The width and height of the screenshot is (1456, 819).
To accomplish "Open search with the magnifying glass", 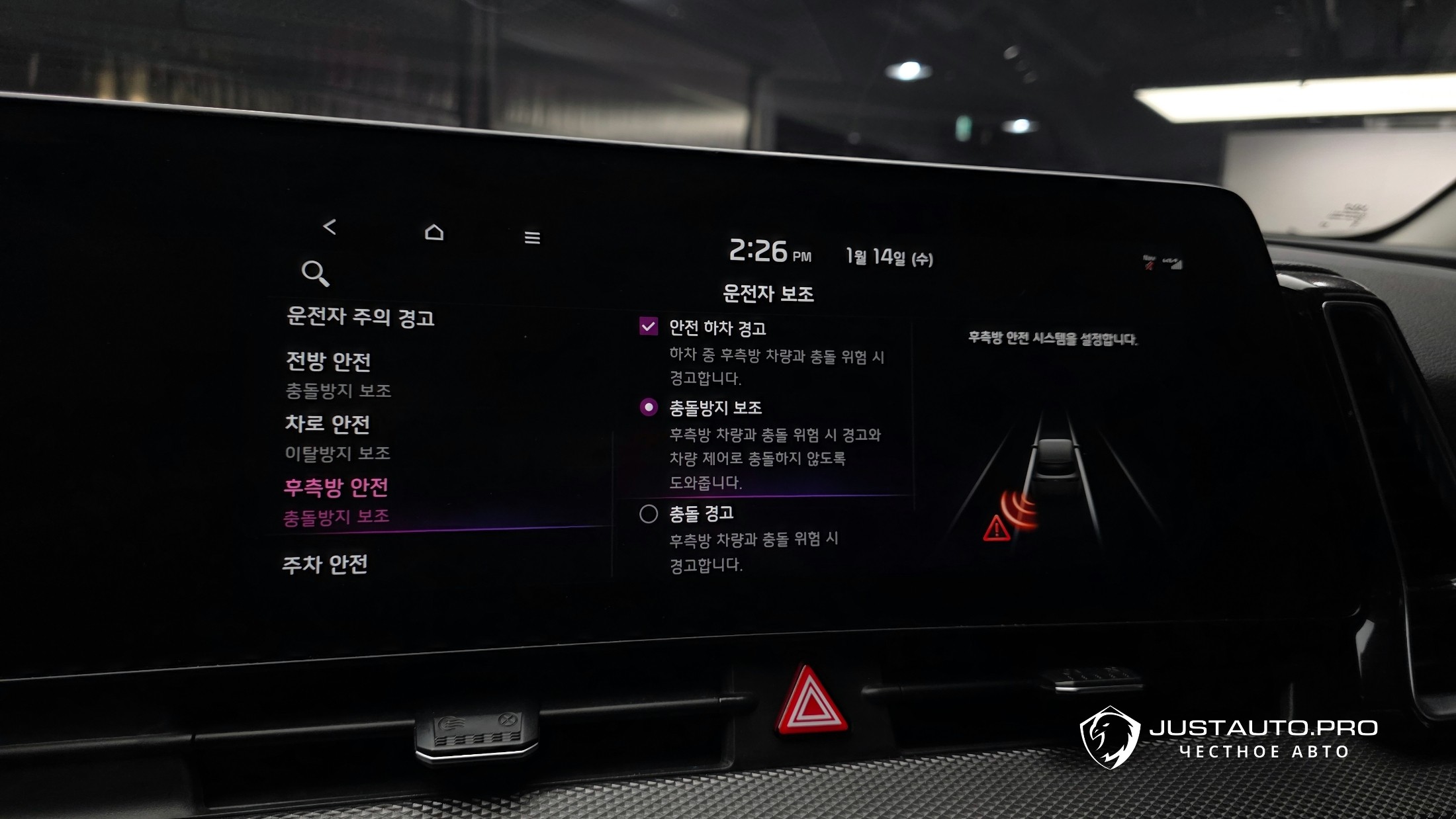I will coord(315,273).
